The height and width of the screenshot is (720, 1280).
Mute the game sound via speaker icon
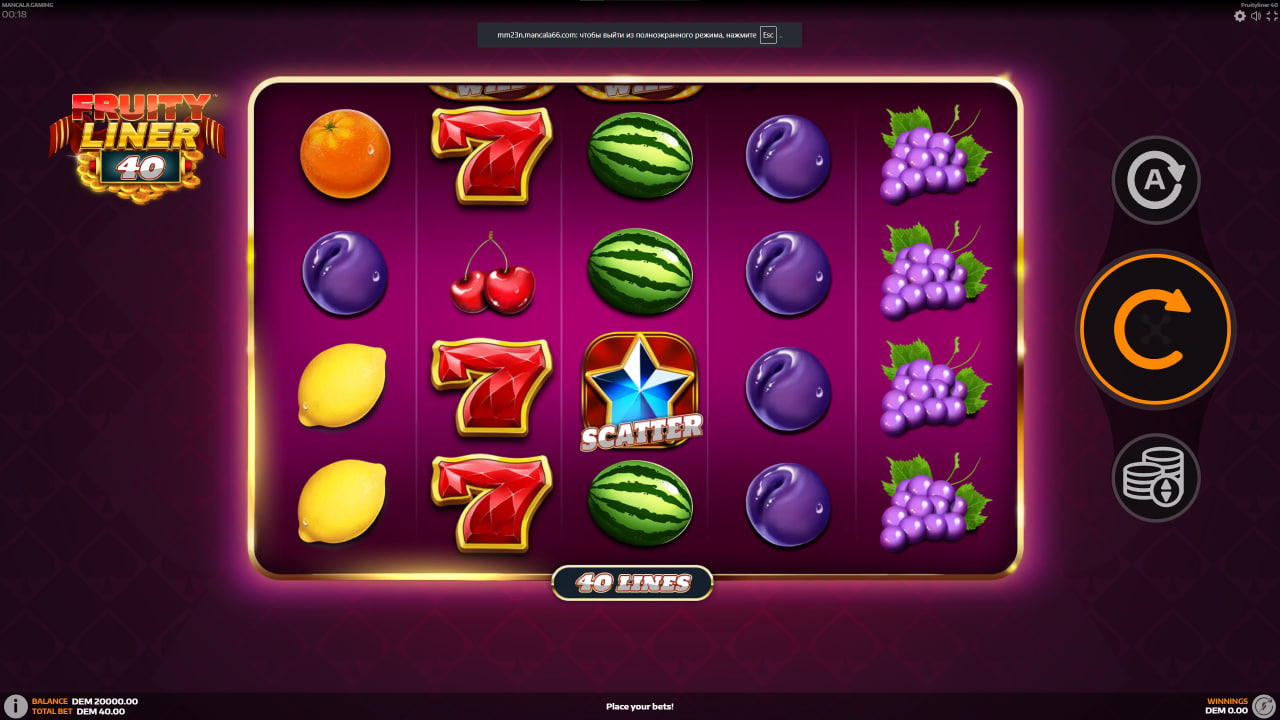pyautogui.click(x=1256, y=16)
